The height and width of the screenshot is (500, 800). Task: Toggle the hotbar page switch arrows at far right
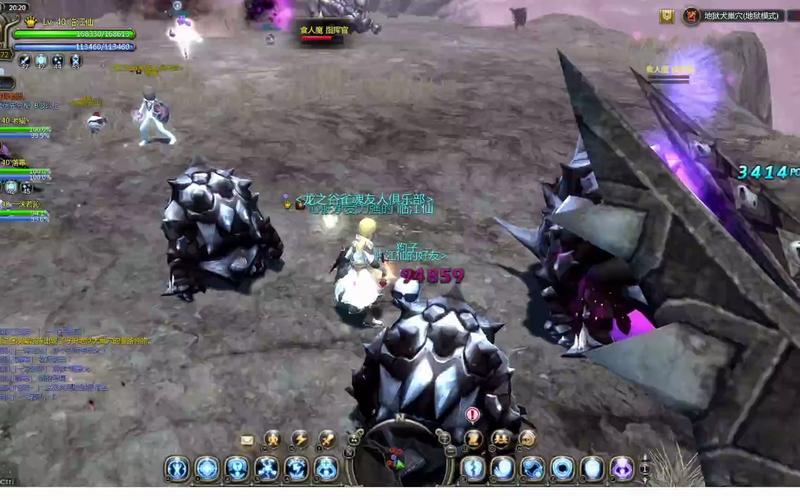(x=646, y=468)
